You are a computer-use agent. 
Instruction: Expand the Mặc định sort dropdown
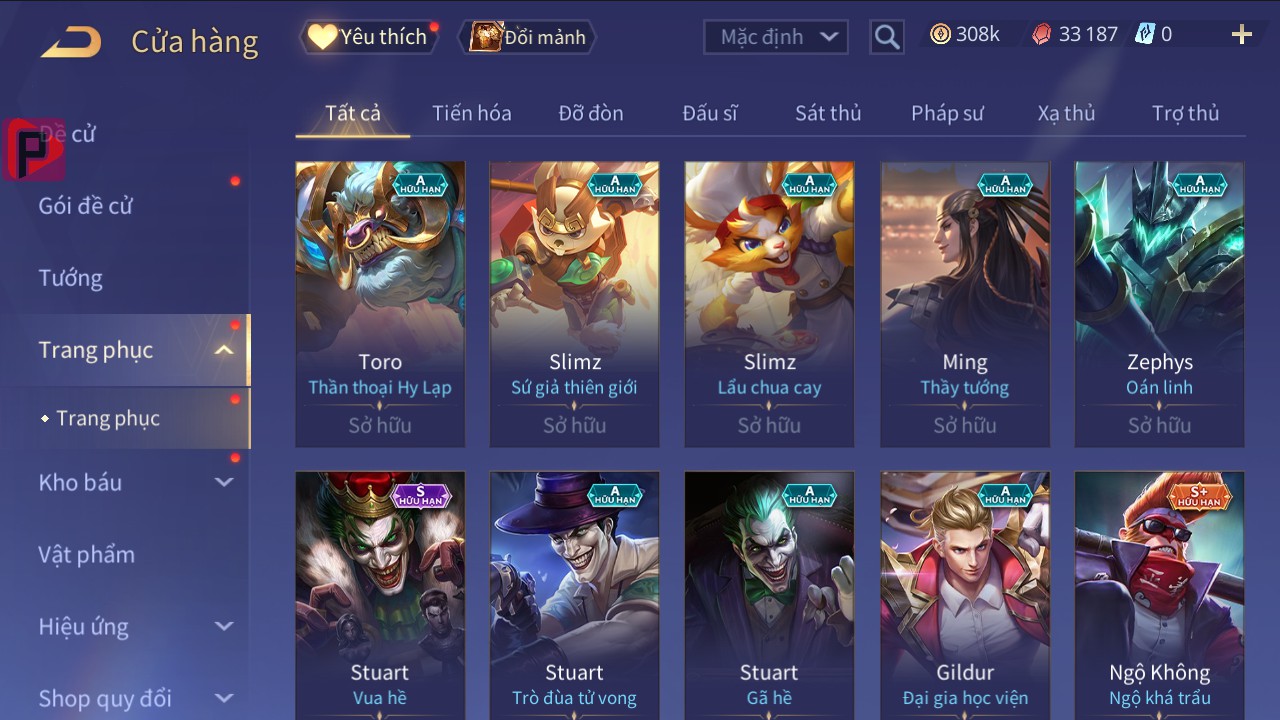pyautogui.click(x=776, y=37)
